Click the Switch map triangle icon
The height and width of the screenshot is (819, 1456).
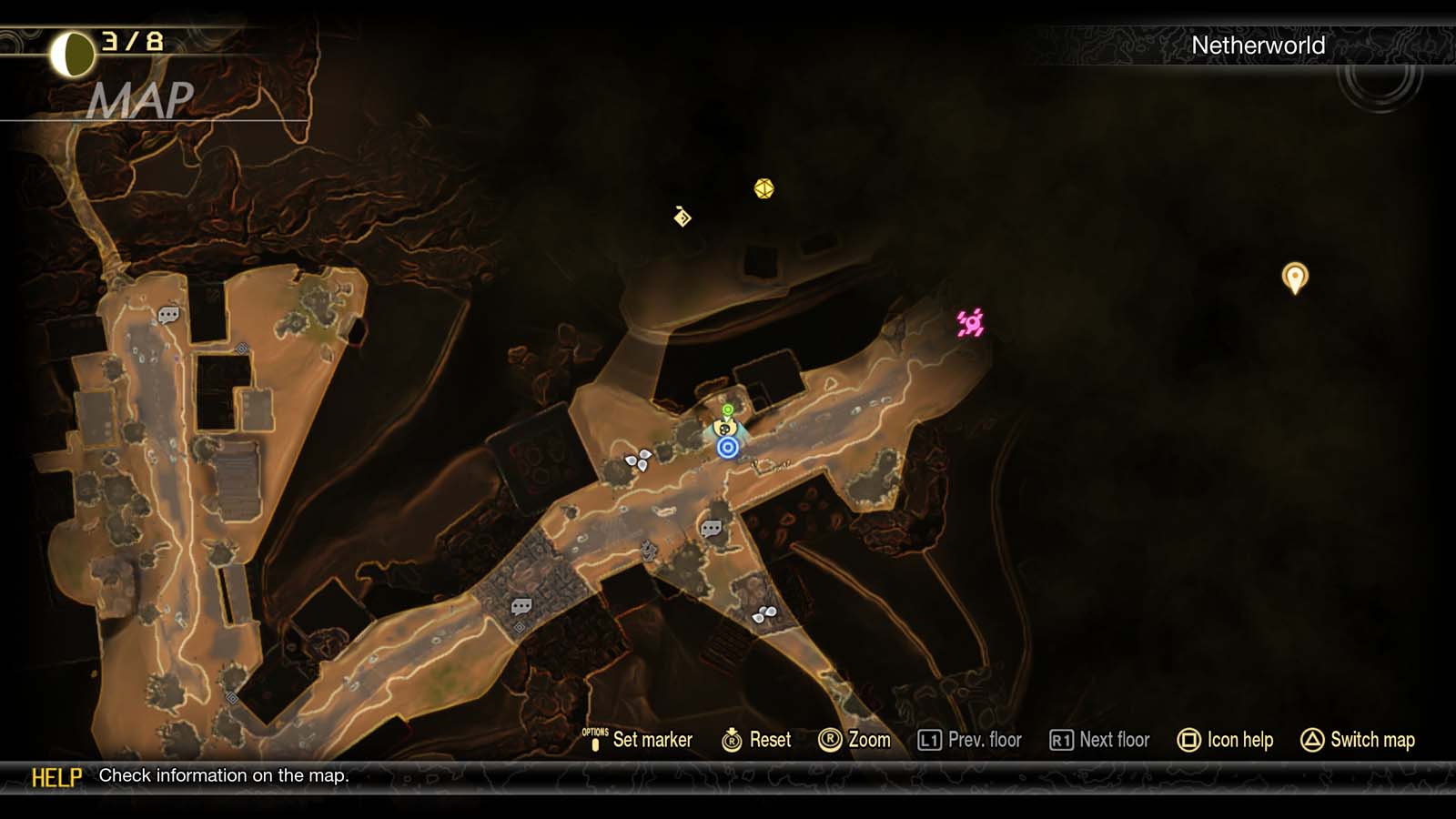coord(1310,740)
